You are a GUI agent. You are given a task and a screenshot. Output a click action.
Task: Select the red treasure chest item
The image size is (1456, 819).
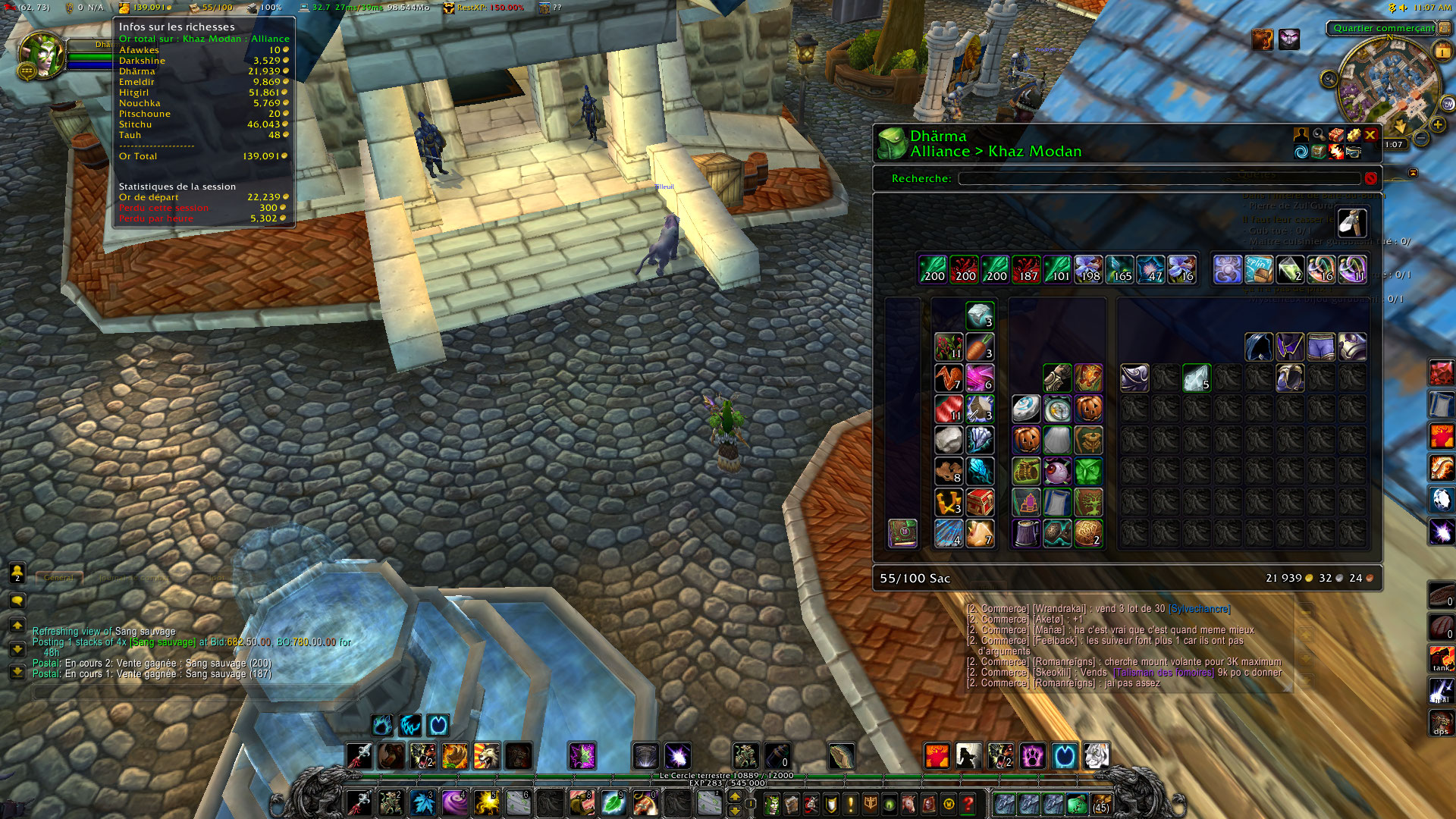[979, 502]
